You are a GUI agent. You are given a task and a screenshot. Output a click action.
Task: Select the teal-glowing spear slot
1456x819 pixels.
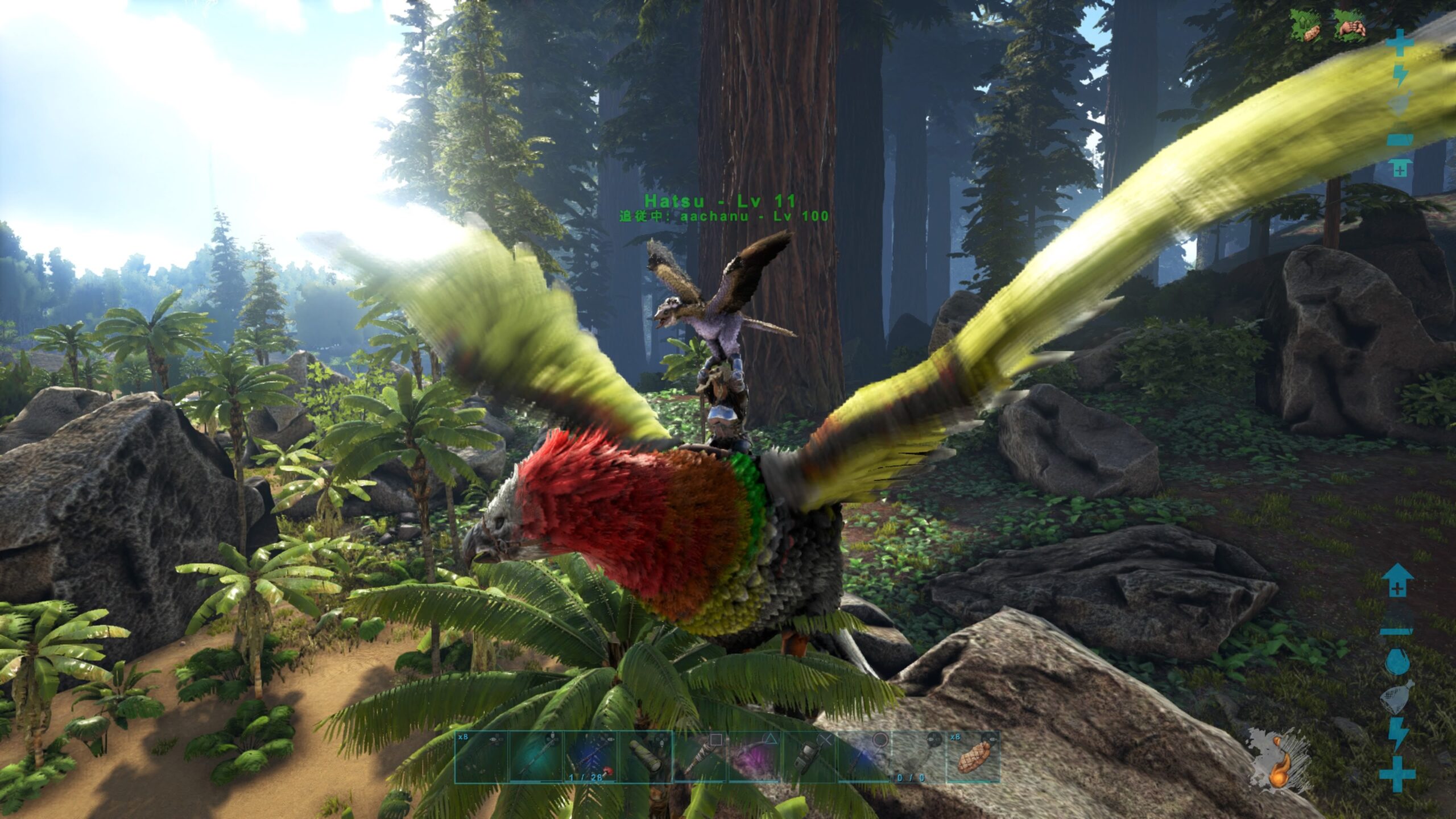click(x=536, y=757)
